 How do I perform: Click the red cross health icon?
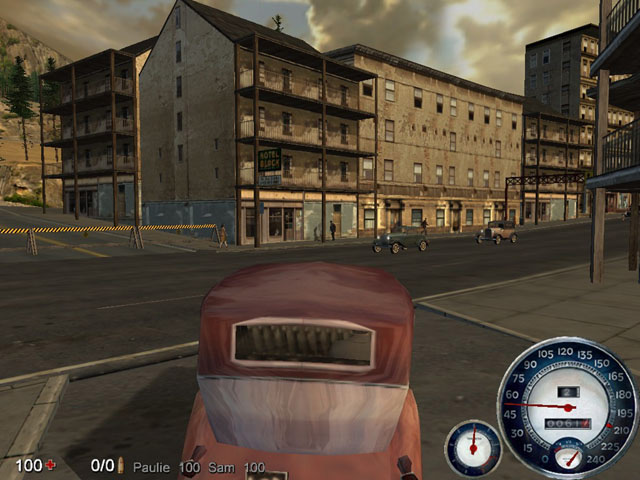51,466
